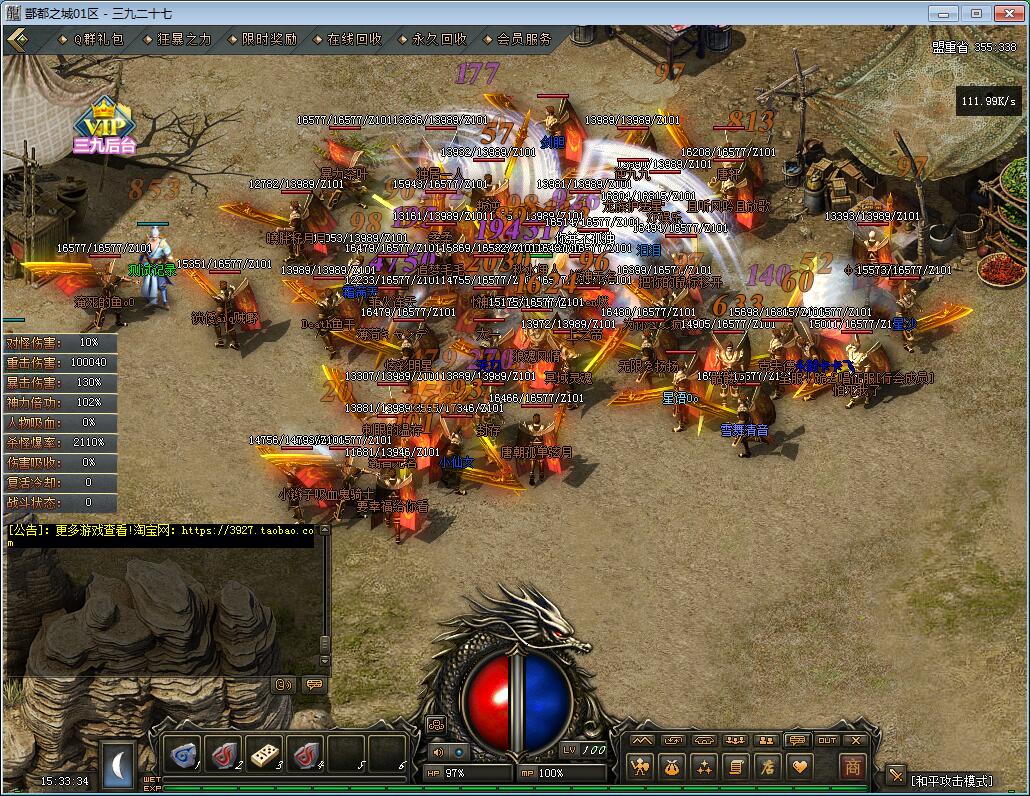
Task: Open the Q群礼包 gift pack menu
Action: [x=98, y=40]
